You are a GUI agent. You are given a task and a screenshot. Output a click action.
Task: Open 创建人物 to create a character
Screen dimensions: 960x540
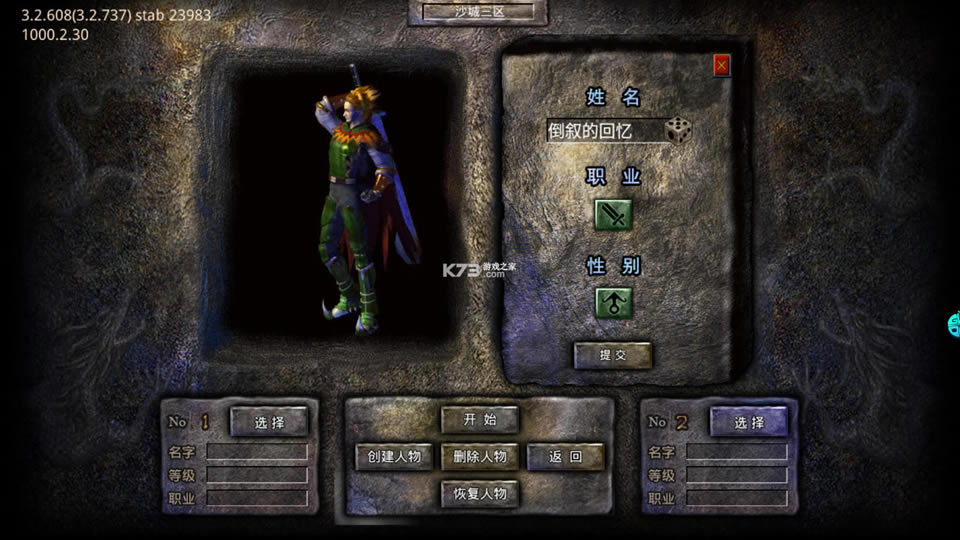pyautogui.click(x=394, y=457)
